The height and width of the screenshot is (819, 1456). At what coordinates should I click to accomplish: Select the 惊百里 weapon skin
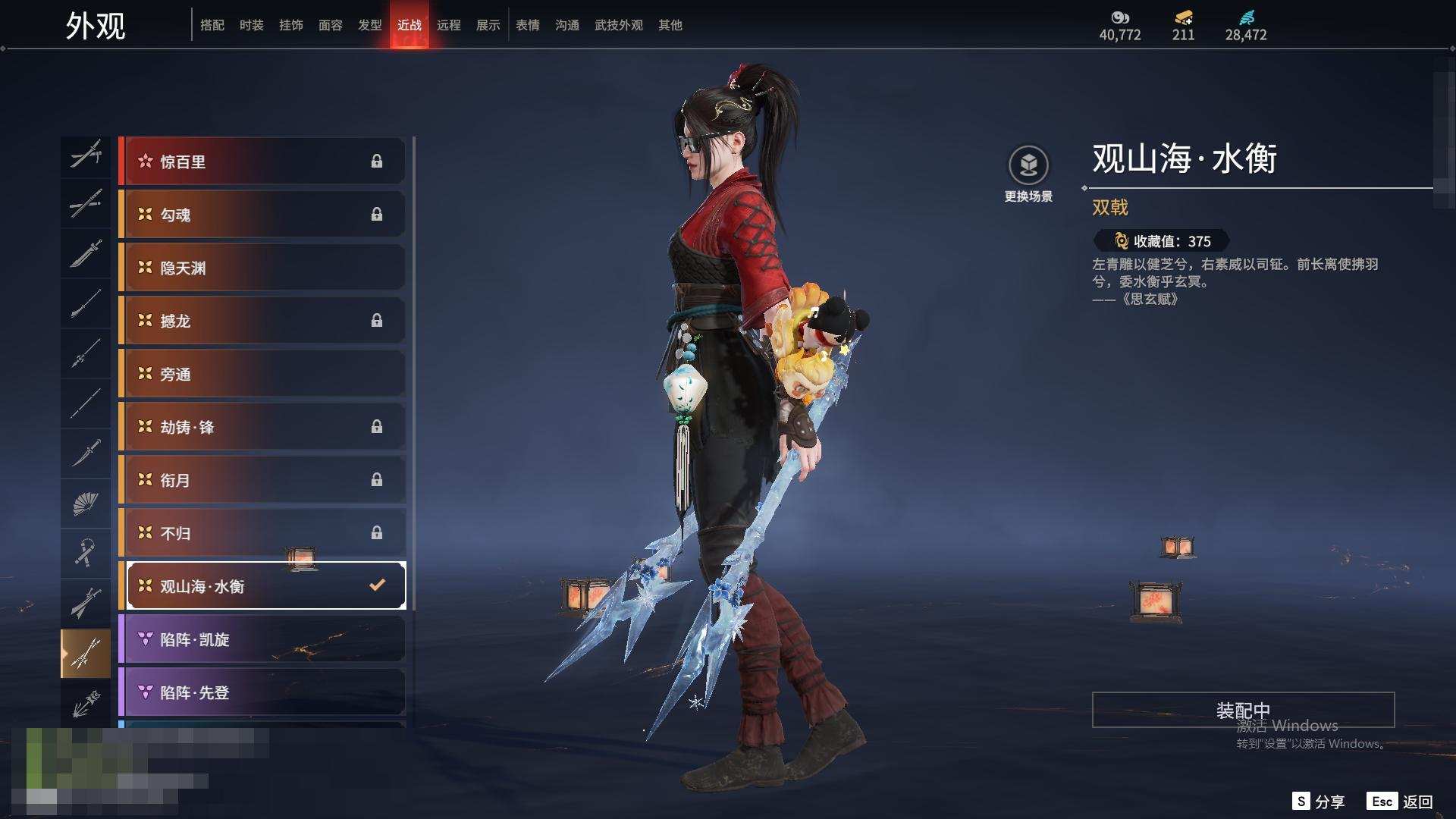(x=262, y=162)
